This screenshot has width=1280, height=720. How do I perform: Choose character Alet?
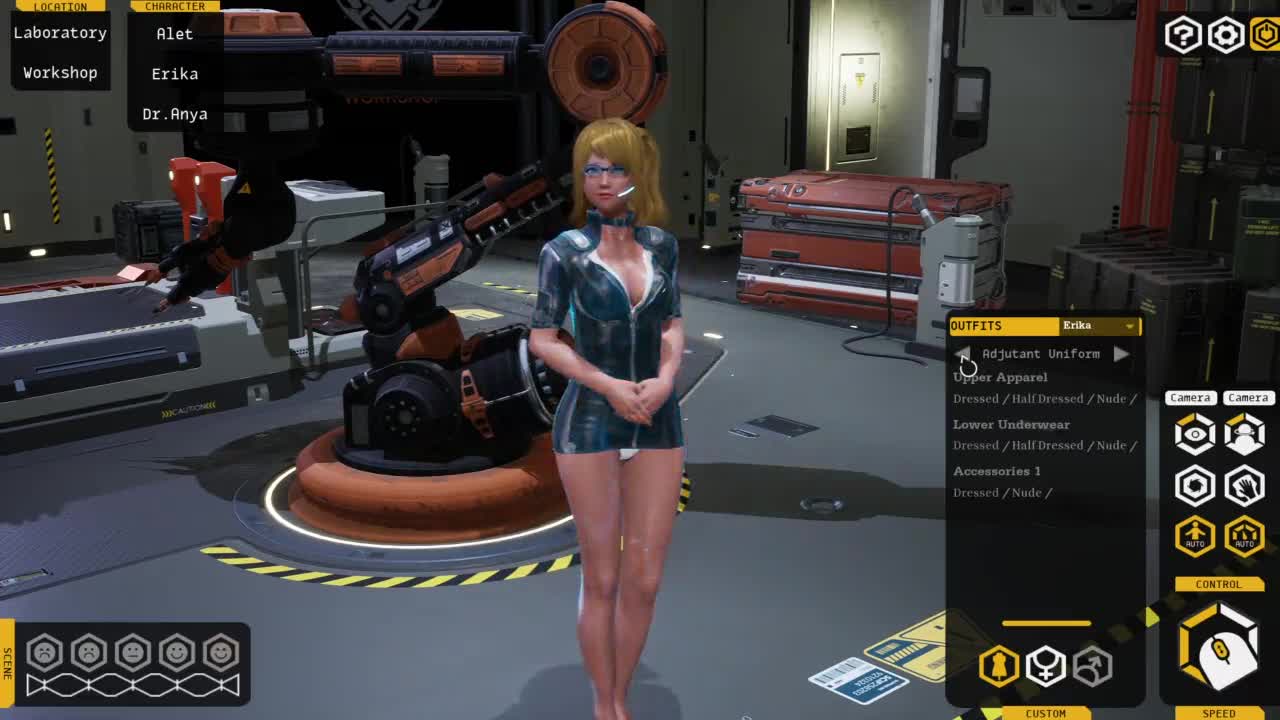174,34
